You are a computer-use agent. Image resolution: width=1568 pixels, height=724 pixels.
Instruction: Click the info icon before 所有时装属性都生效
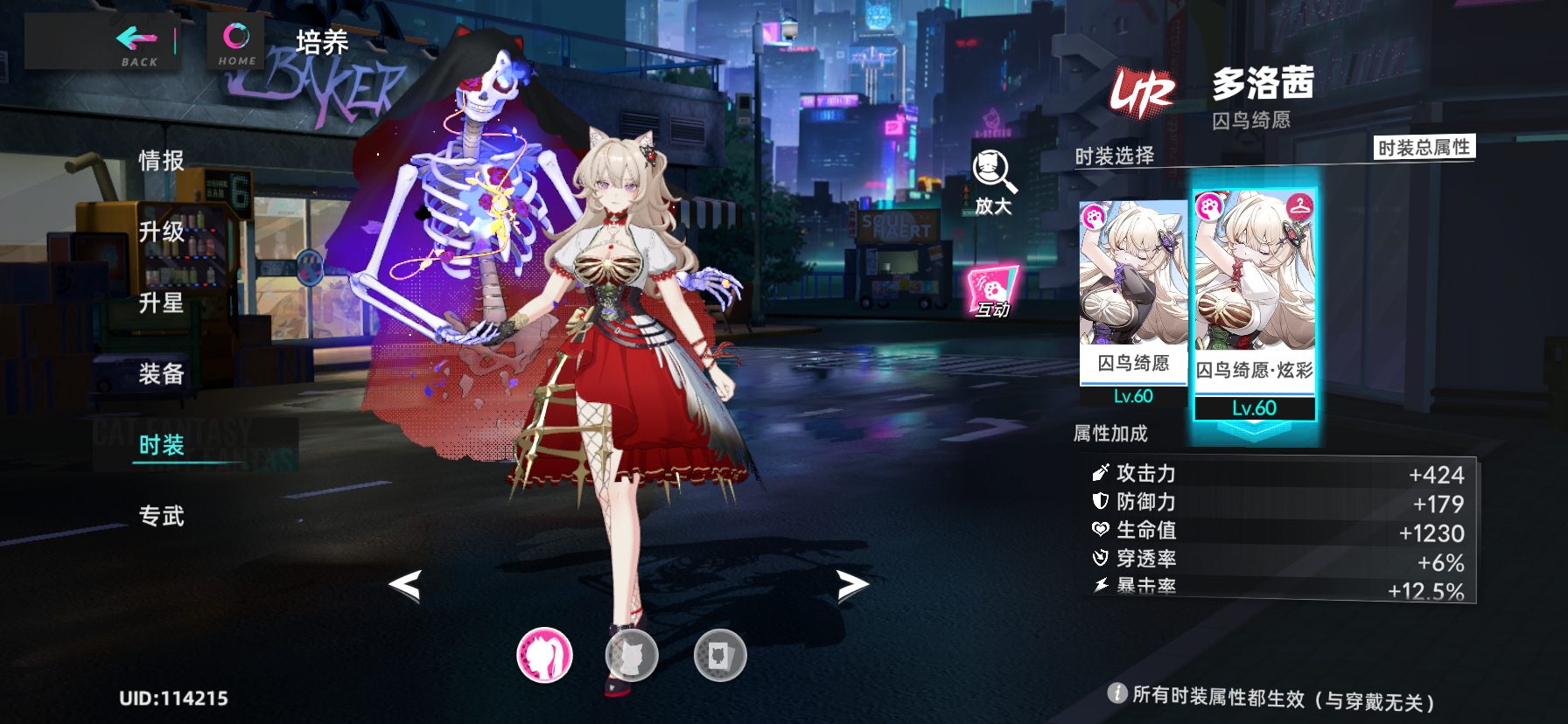pyautogui.click(x=1117, y=694)
